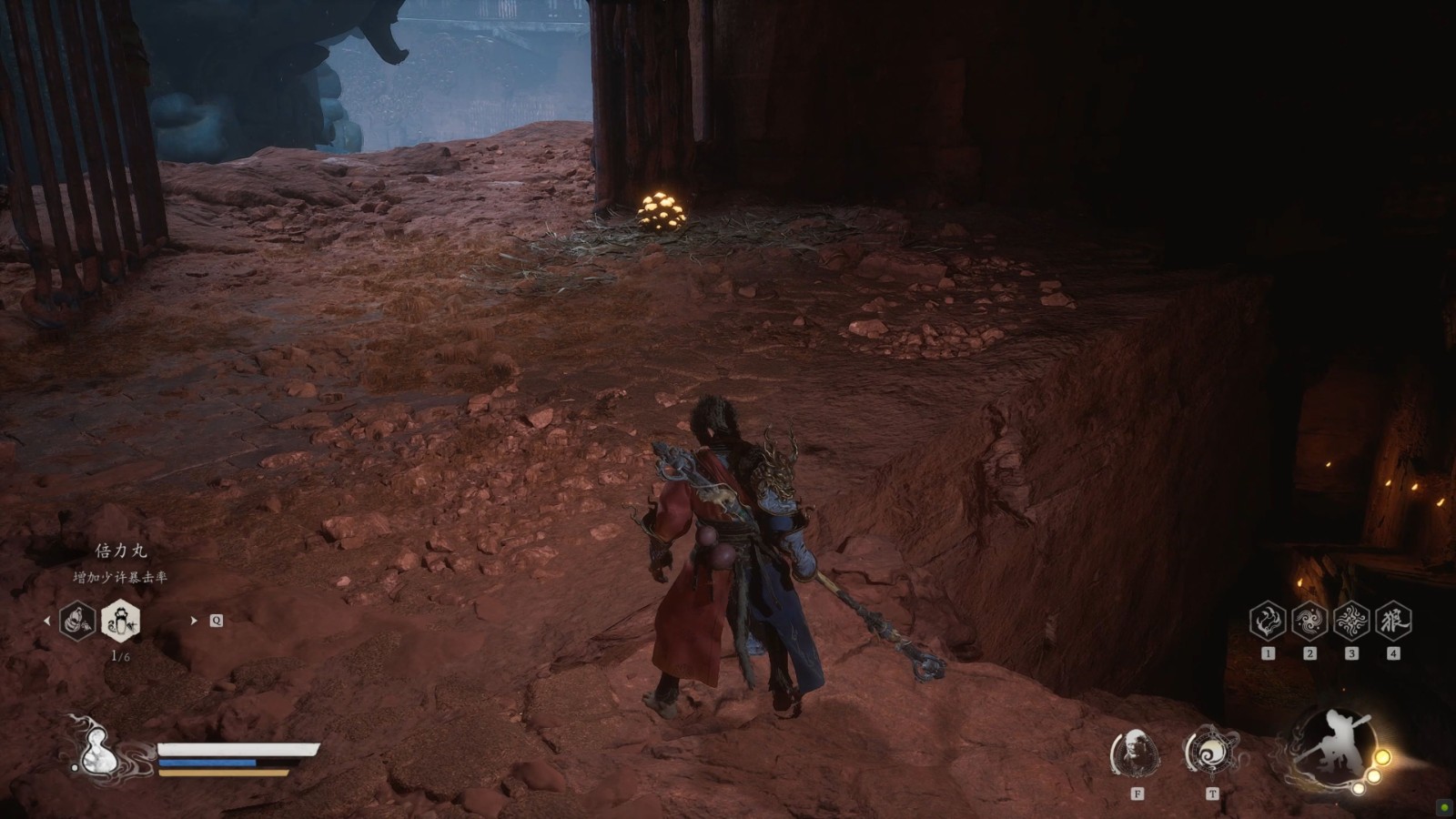This screenshot has width=1456, height=819.
Task: Select the highlighted 倍力丸 pill slot
Action: pos(120,621)
